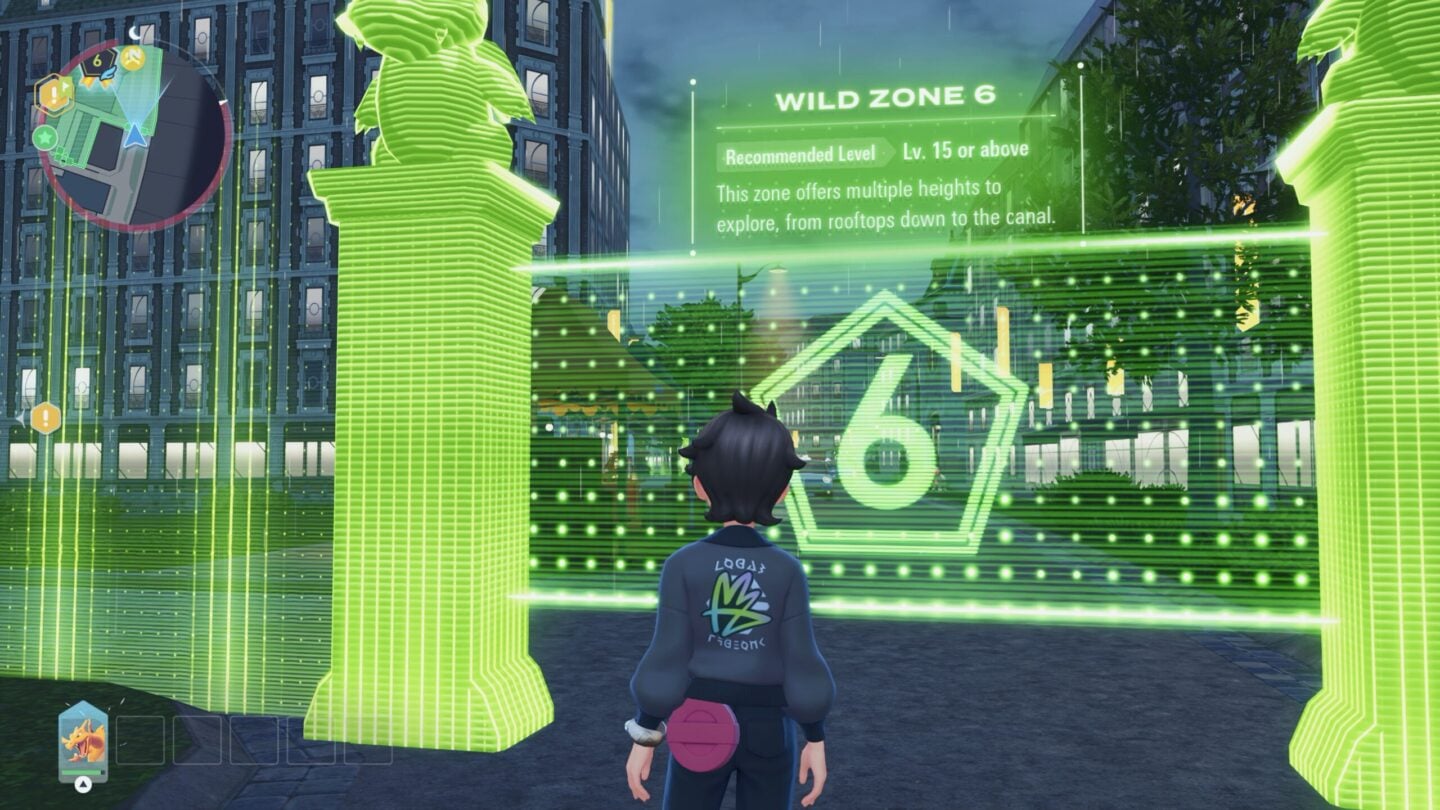This screenshot has width=1440, height=810.
Task: Click Charizard's green HP bar
Action: [x=81, y=771]
